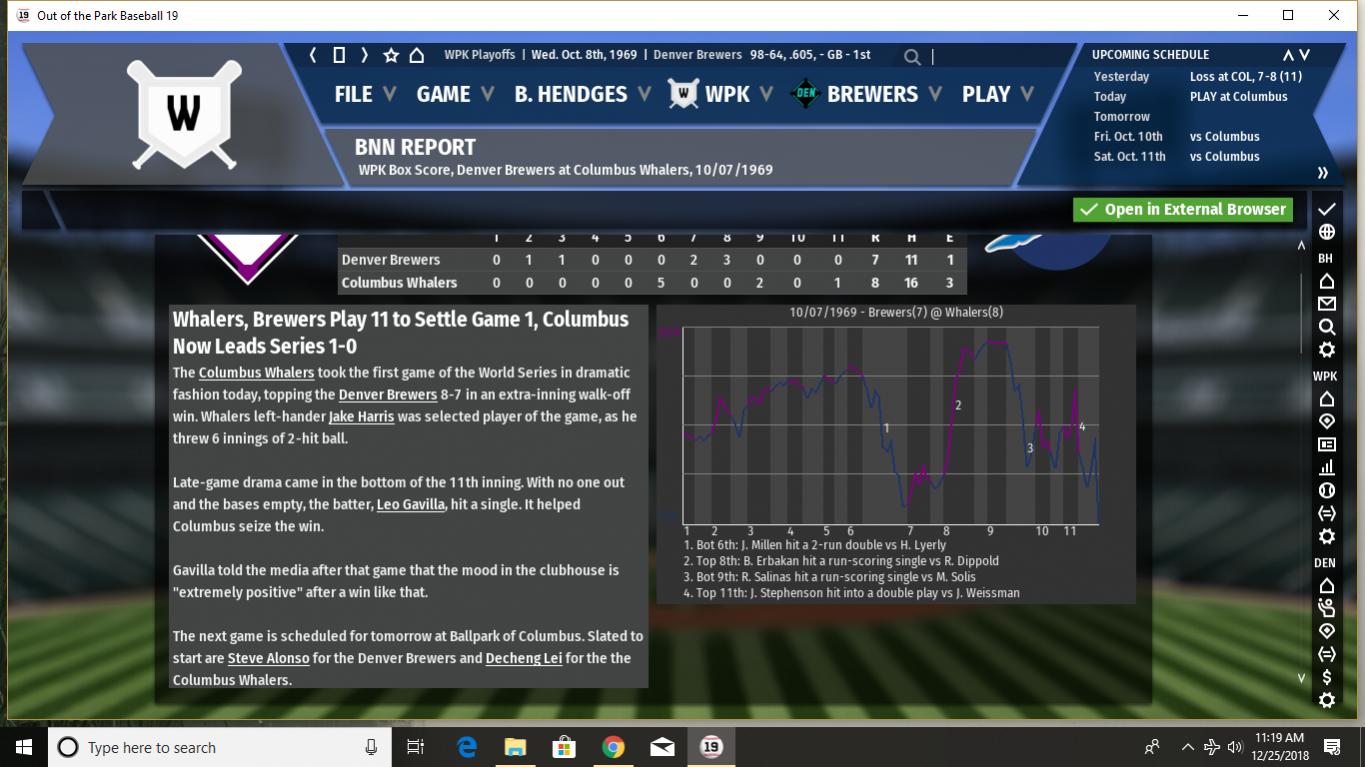Select the Decheng Lei link
Viewport: 1365px width, 767px height.
(x=523, y=659)
